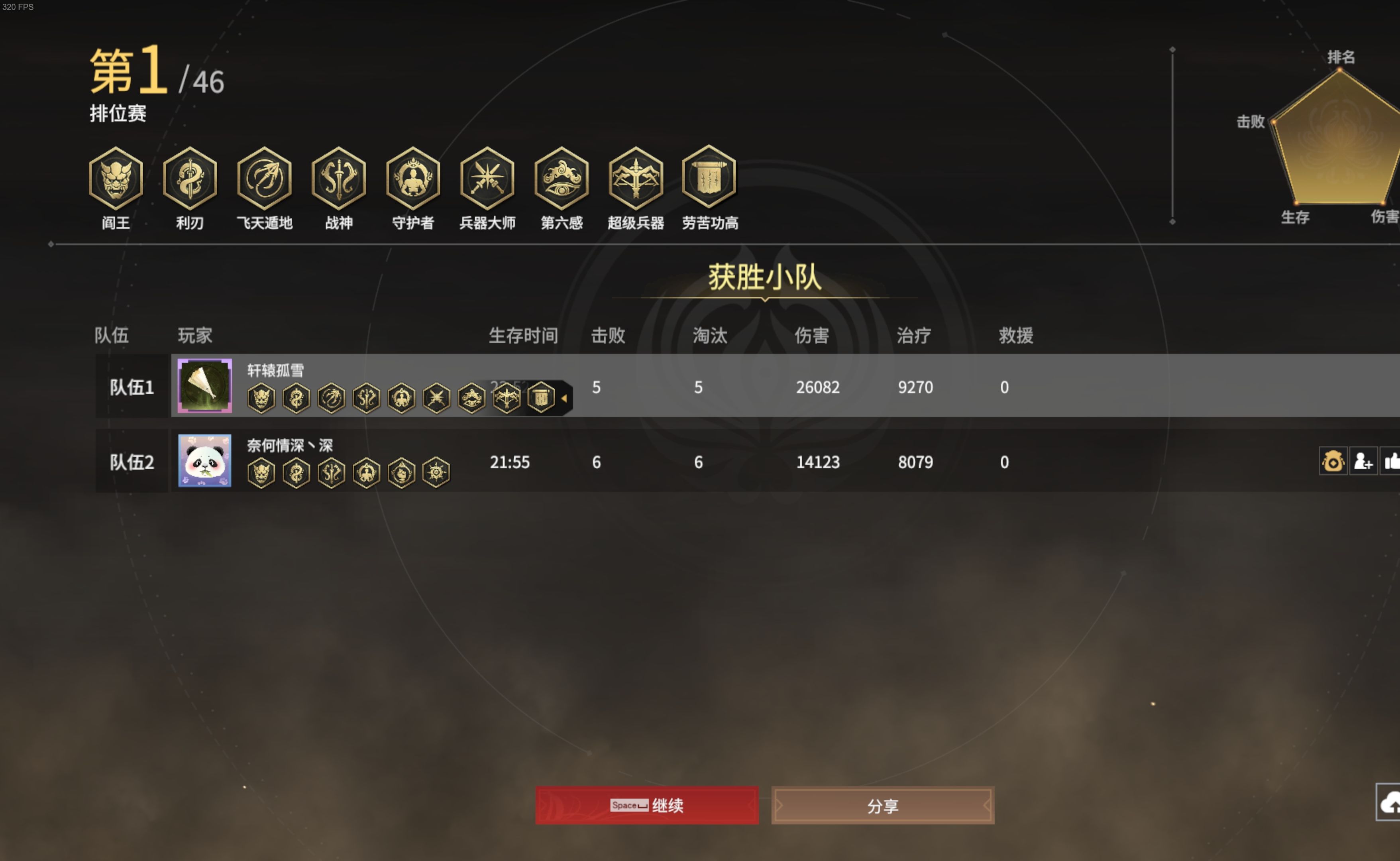Open the 分享 share option
The image size is (1400, 861).
point(882,805)
